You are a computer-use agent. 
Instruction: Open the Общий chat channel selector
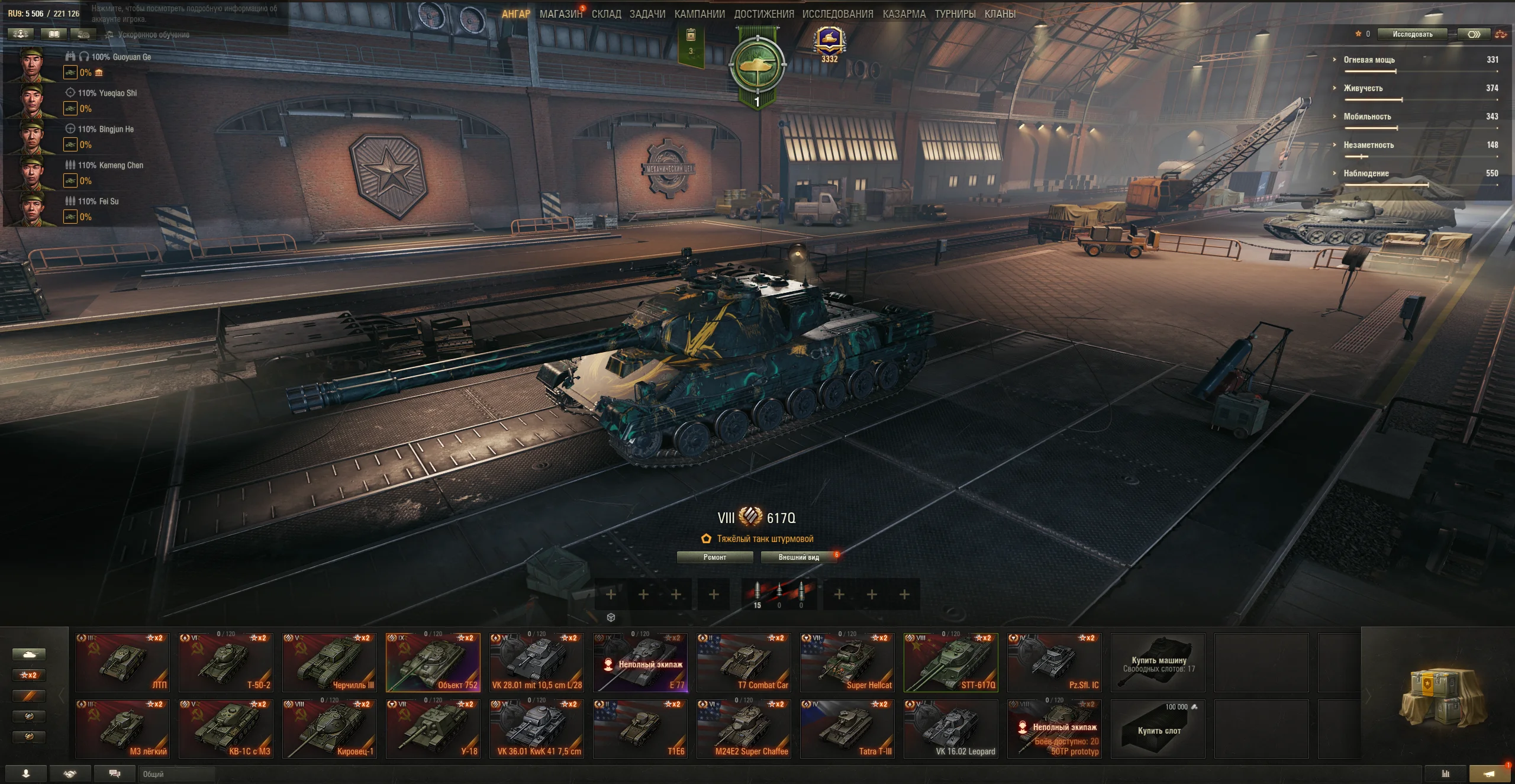(178, 773)
